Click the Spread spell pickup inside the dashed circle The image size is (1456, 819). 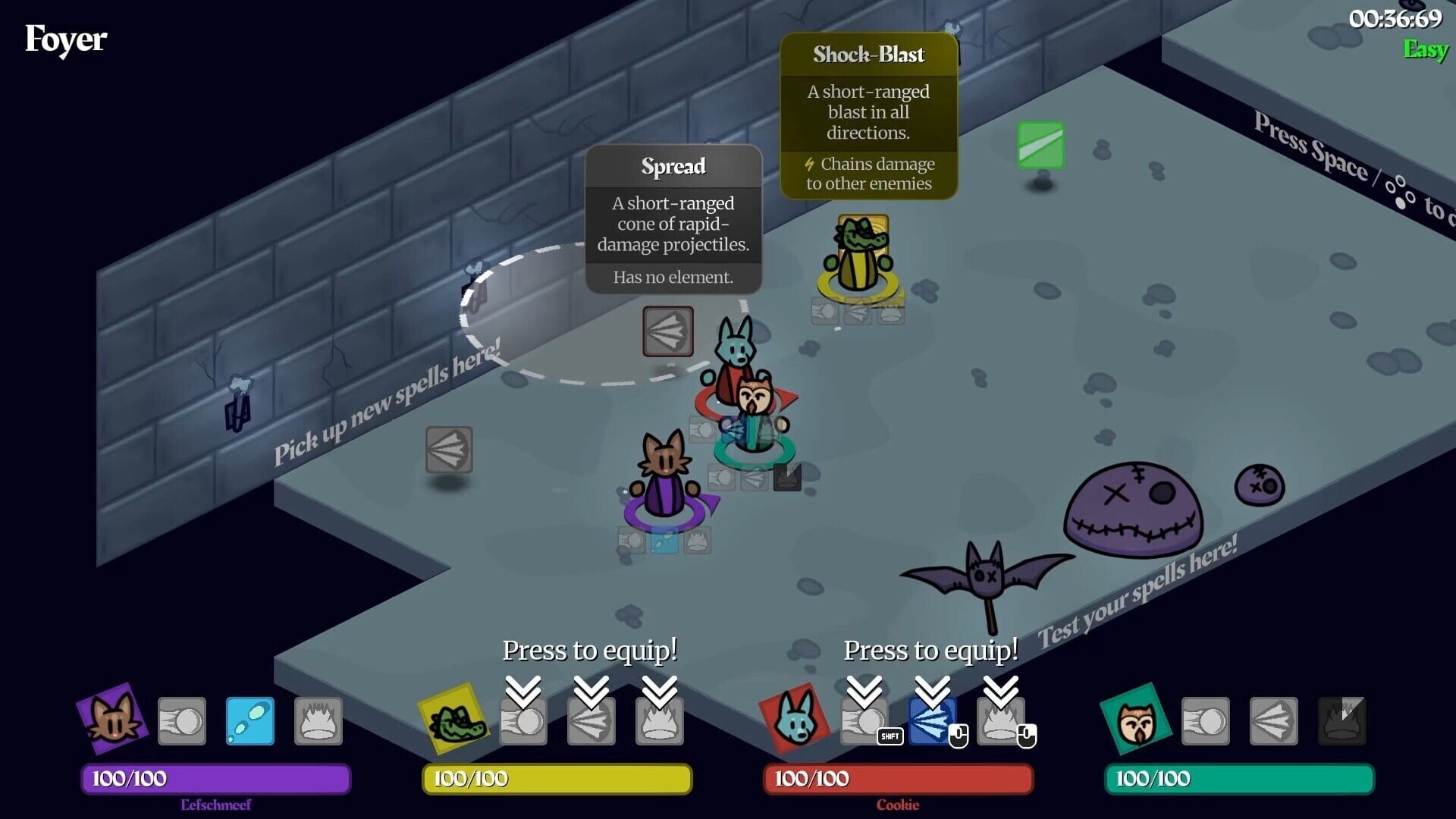pyautogui.click(x=669, y=332)
